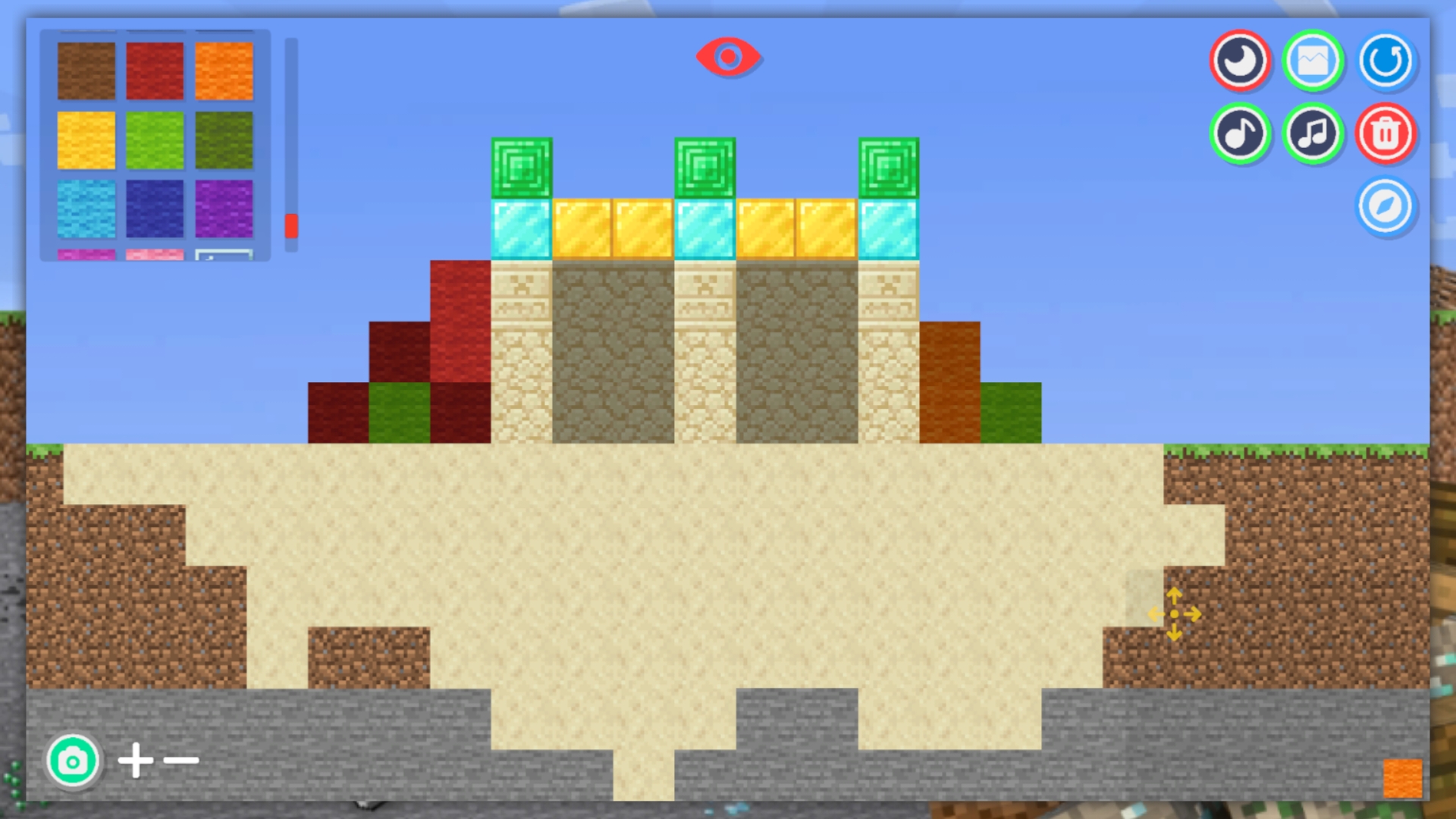Open the background scenery picker
This screenshot has width=1456, height=819.
pyautogui.click(x=1313, y=61)
